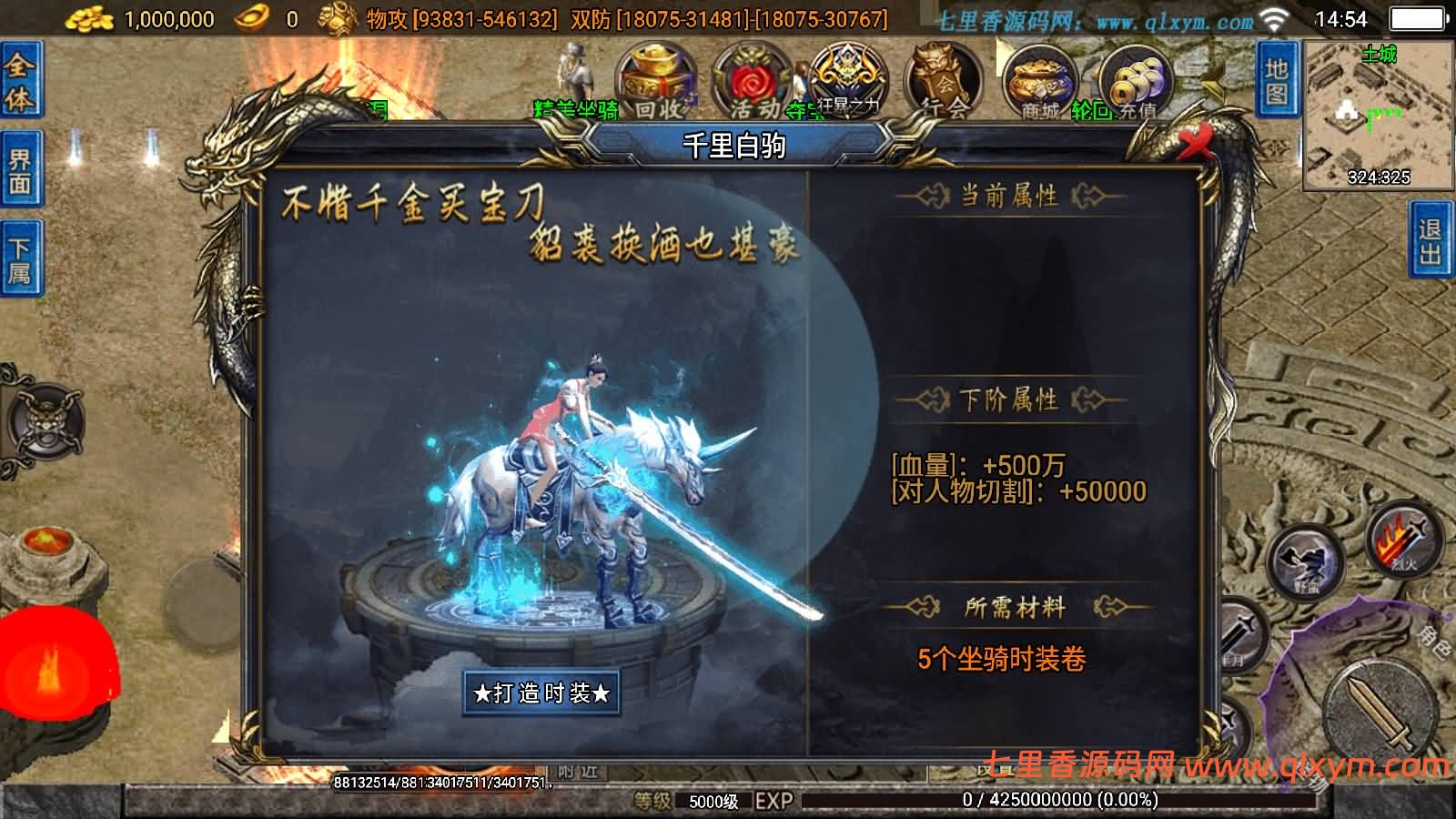
Task: Open the 活动 (activity) rose icon
Action: 751,82
